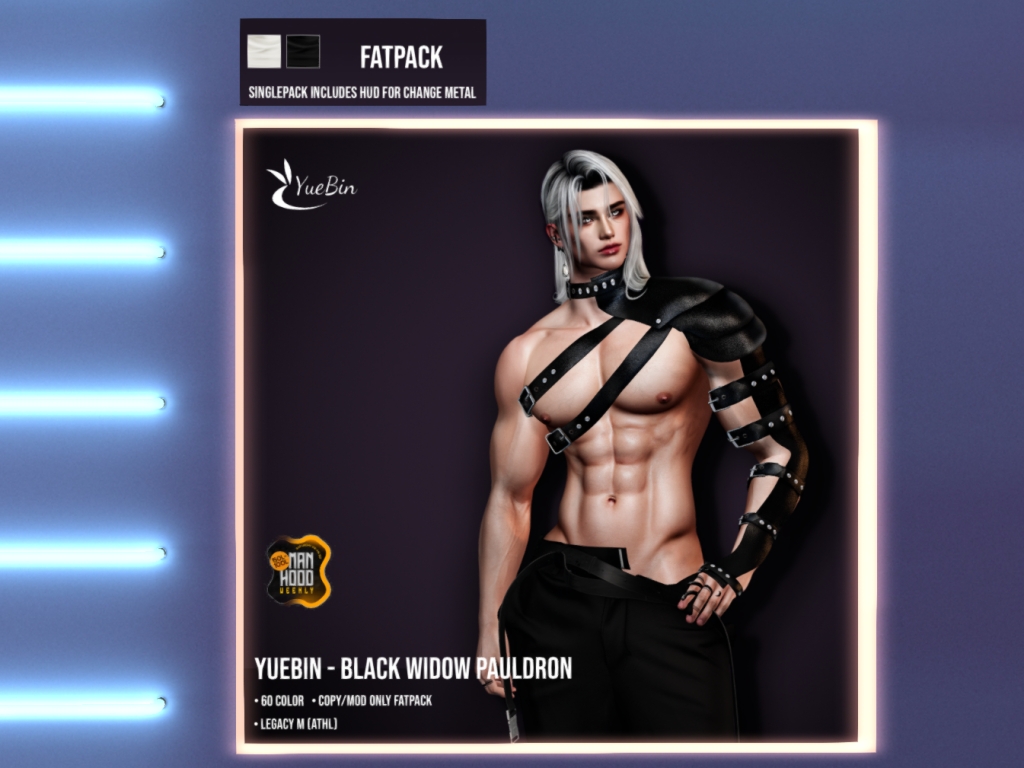
Task: Select the black color swatch
Action: [x=302, y=51]
